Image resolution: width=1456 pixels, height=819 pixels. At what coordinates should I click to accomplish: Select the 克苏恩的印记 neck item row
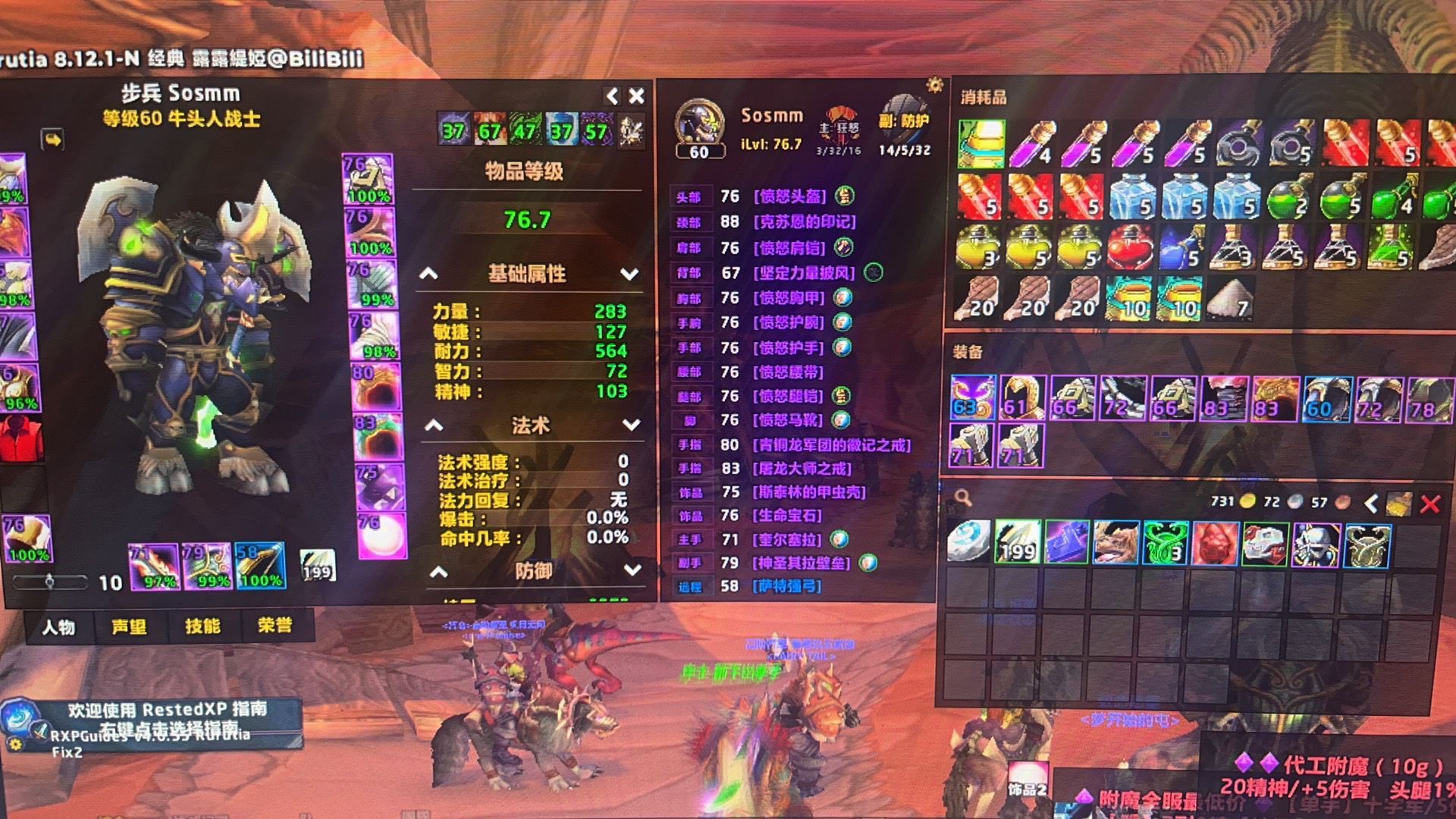tap(804, 221)
